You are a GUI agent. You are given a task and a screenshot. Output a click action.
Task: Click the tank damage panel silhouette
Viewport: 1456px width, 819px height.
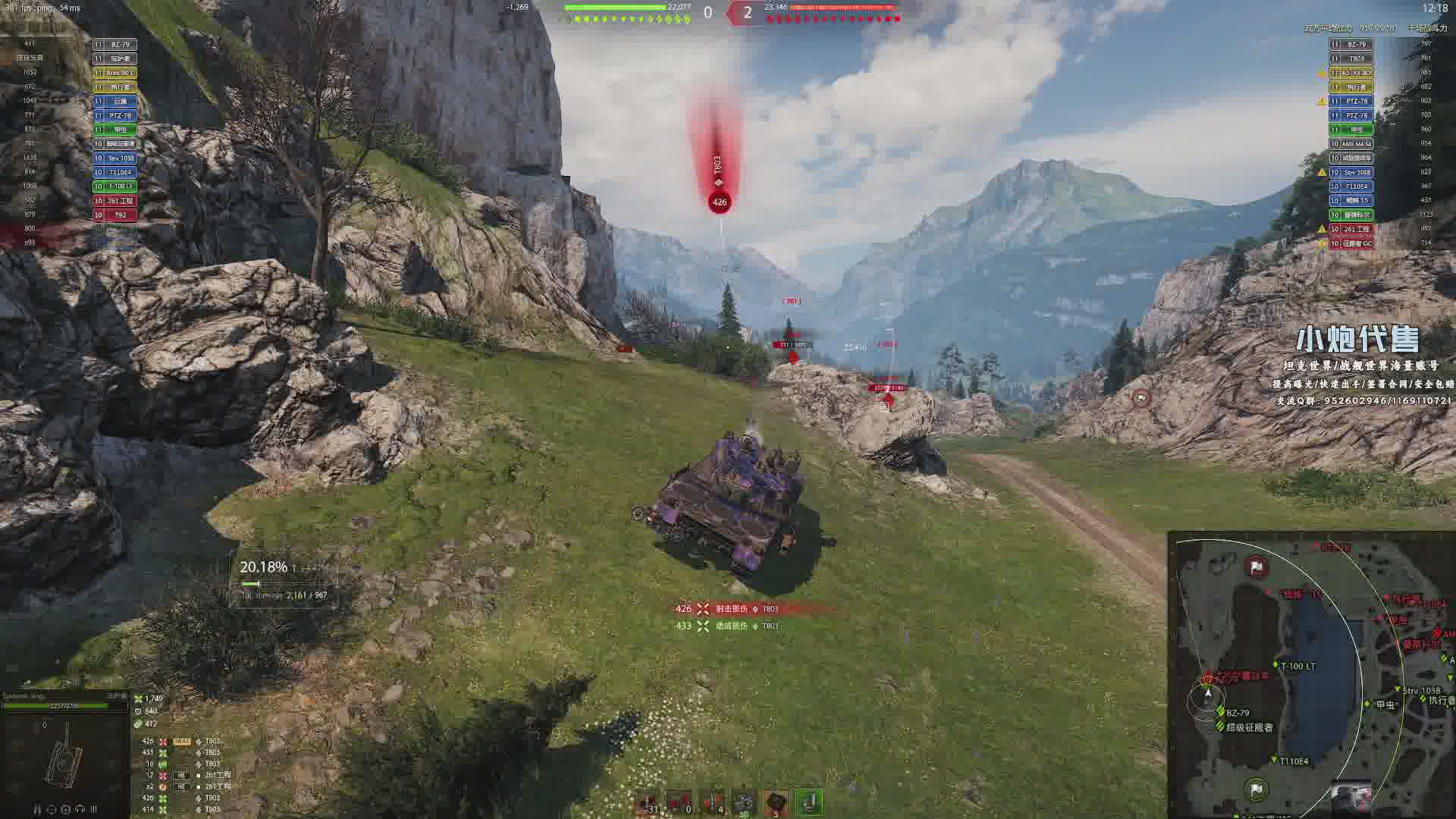click(x=64, y=755)
